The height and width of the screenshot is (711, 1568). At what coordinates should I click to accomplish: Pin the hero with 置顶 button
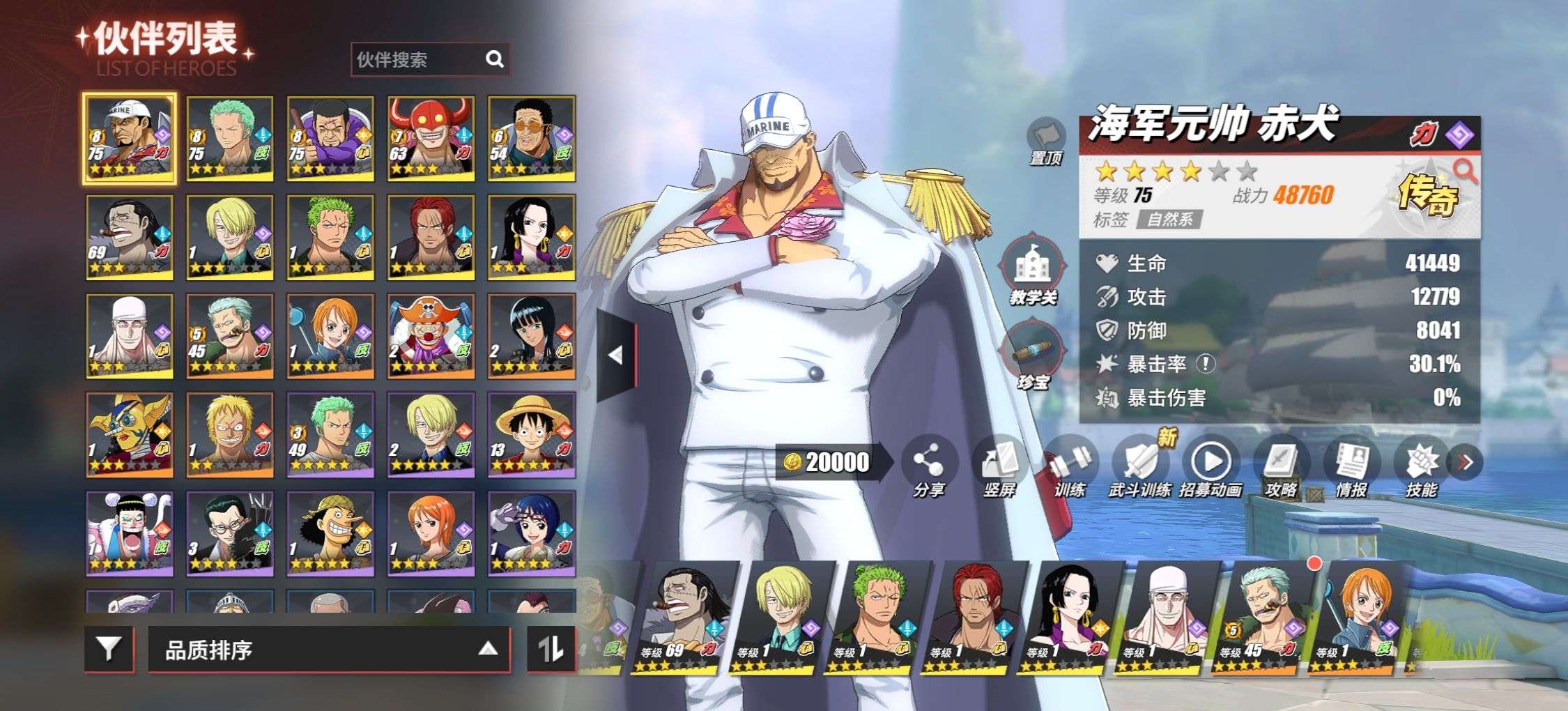[x=1045, y=139]
